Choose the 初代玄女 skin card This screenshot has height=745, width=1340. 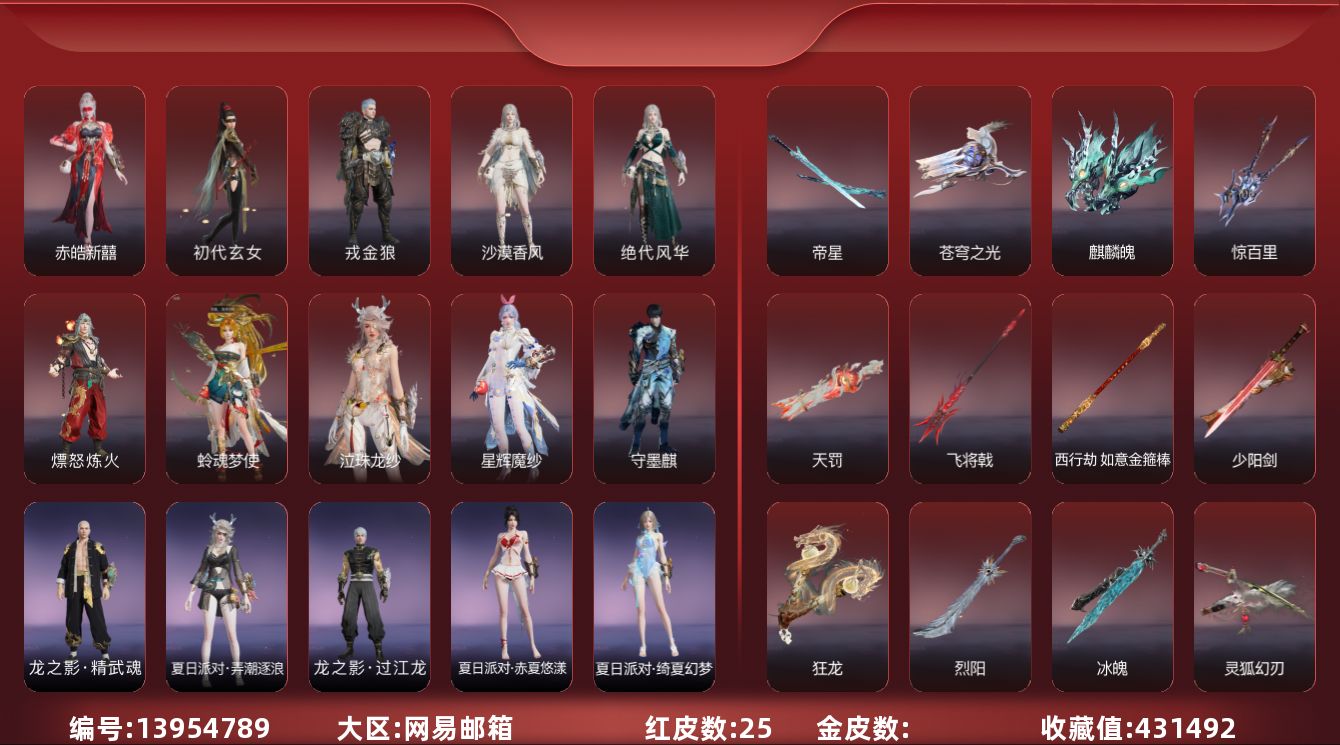tap(227, 180)
